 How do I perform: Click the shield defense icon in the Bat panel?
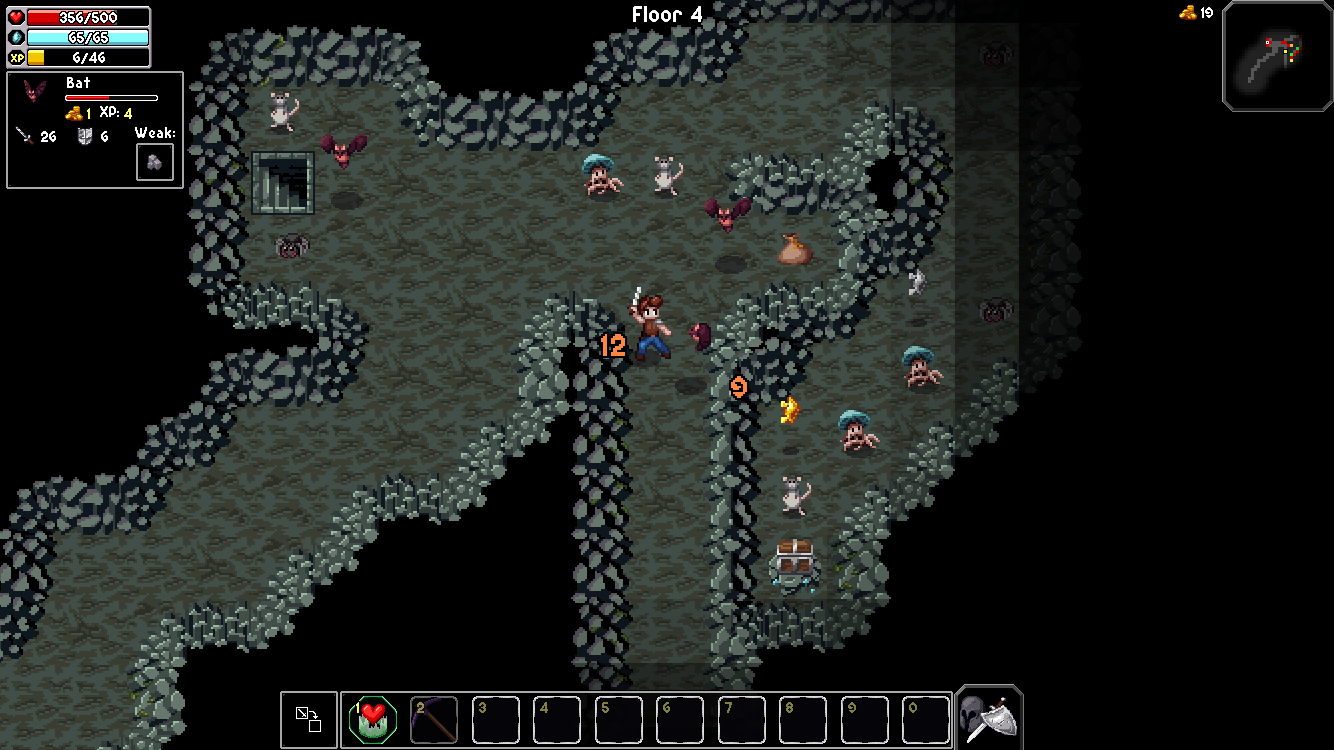85,136
